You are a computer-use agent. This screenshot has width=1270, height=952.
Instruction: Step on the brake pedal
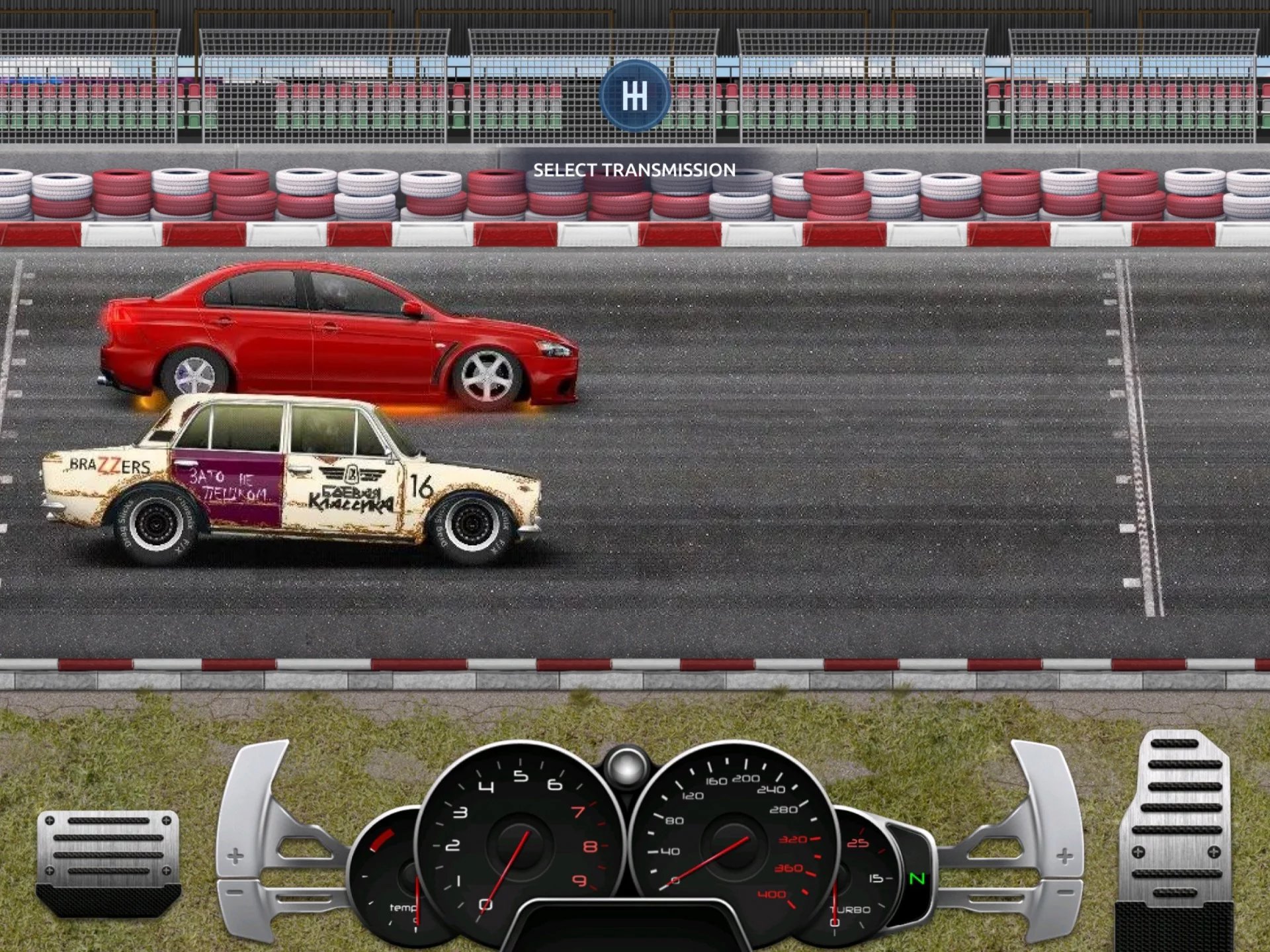[x=108, y=860]
